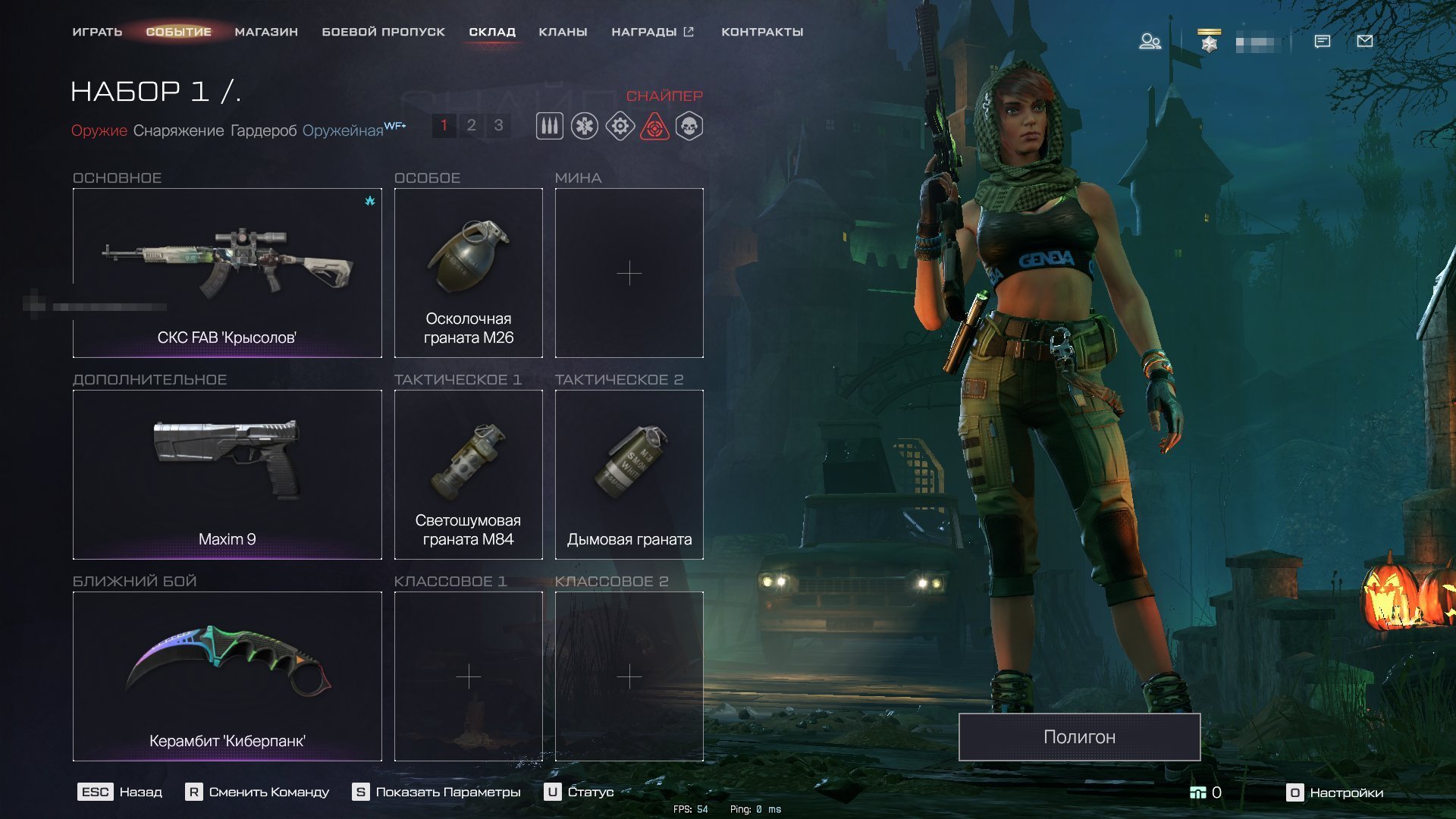
Task: Go to the Магазин store
Action: pos(266,32)
